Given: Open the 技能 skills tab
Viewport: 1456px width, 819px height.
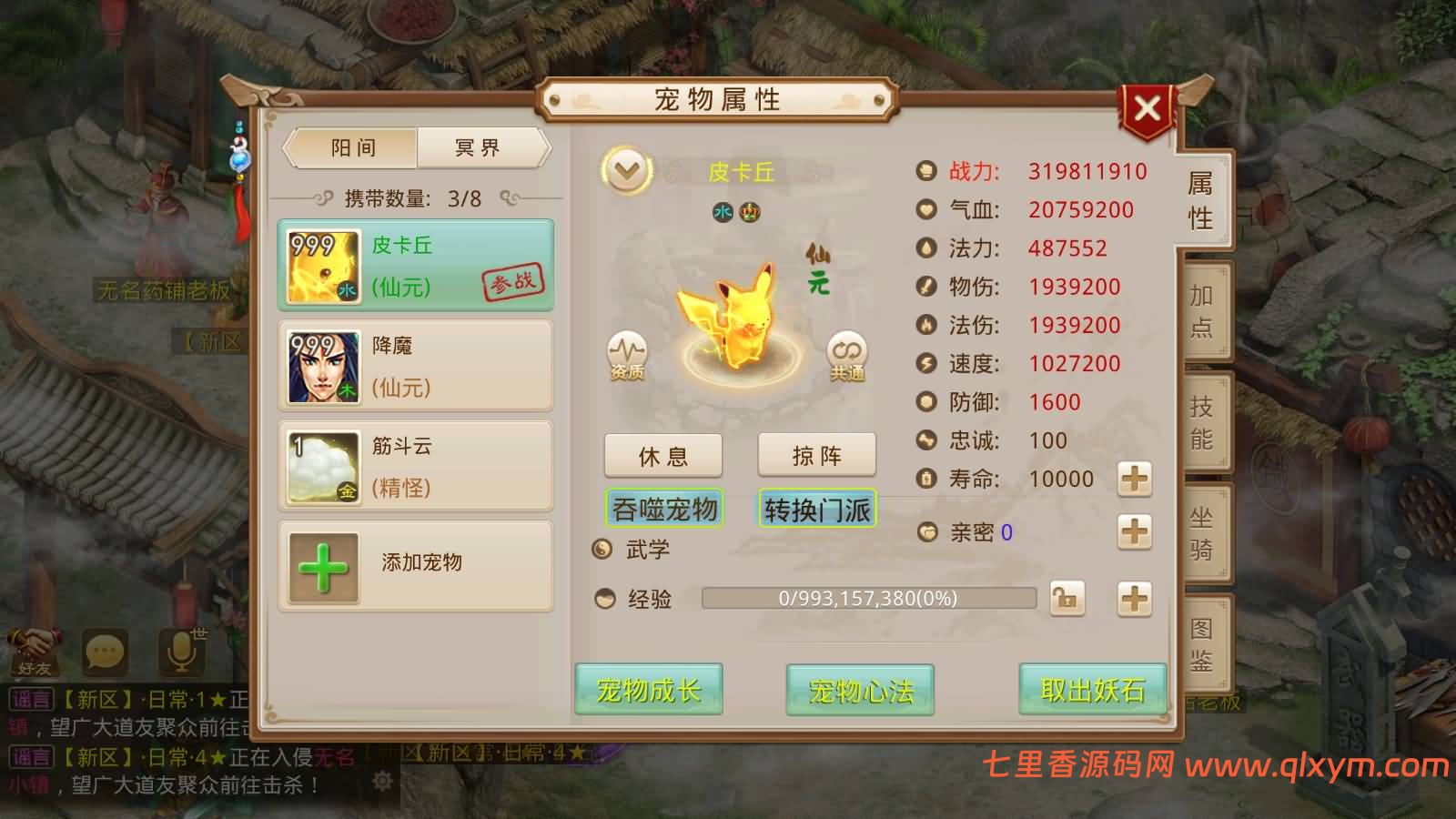Looking at the screenshot, I should [x=1201, y=423].
